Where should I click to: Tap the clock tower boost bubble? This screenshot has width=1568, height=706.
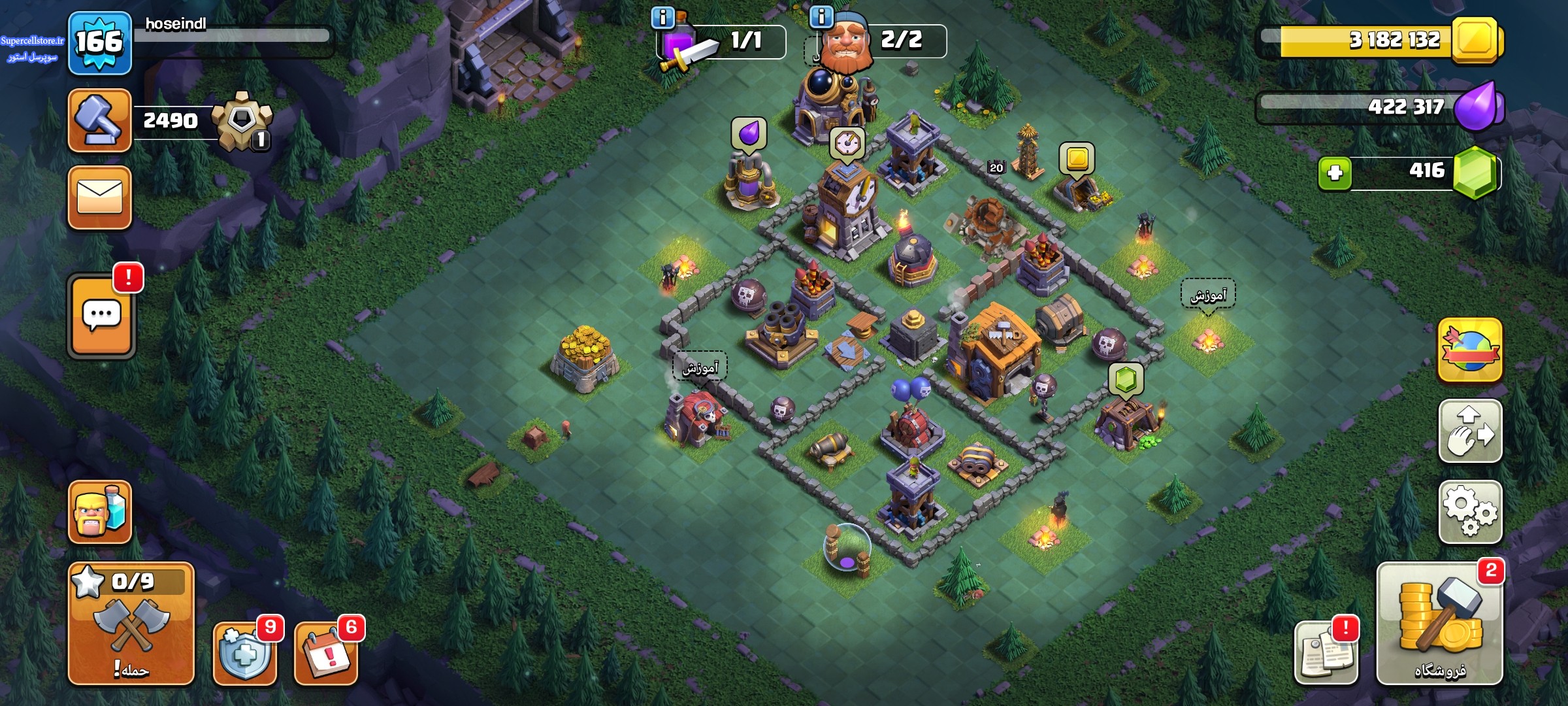click(x=847, y=143)
